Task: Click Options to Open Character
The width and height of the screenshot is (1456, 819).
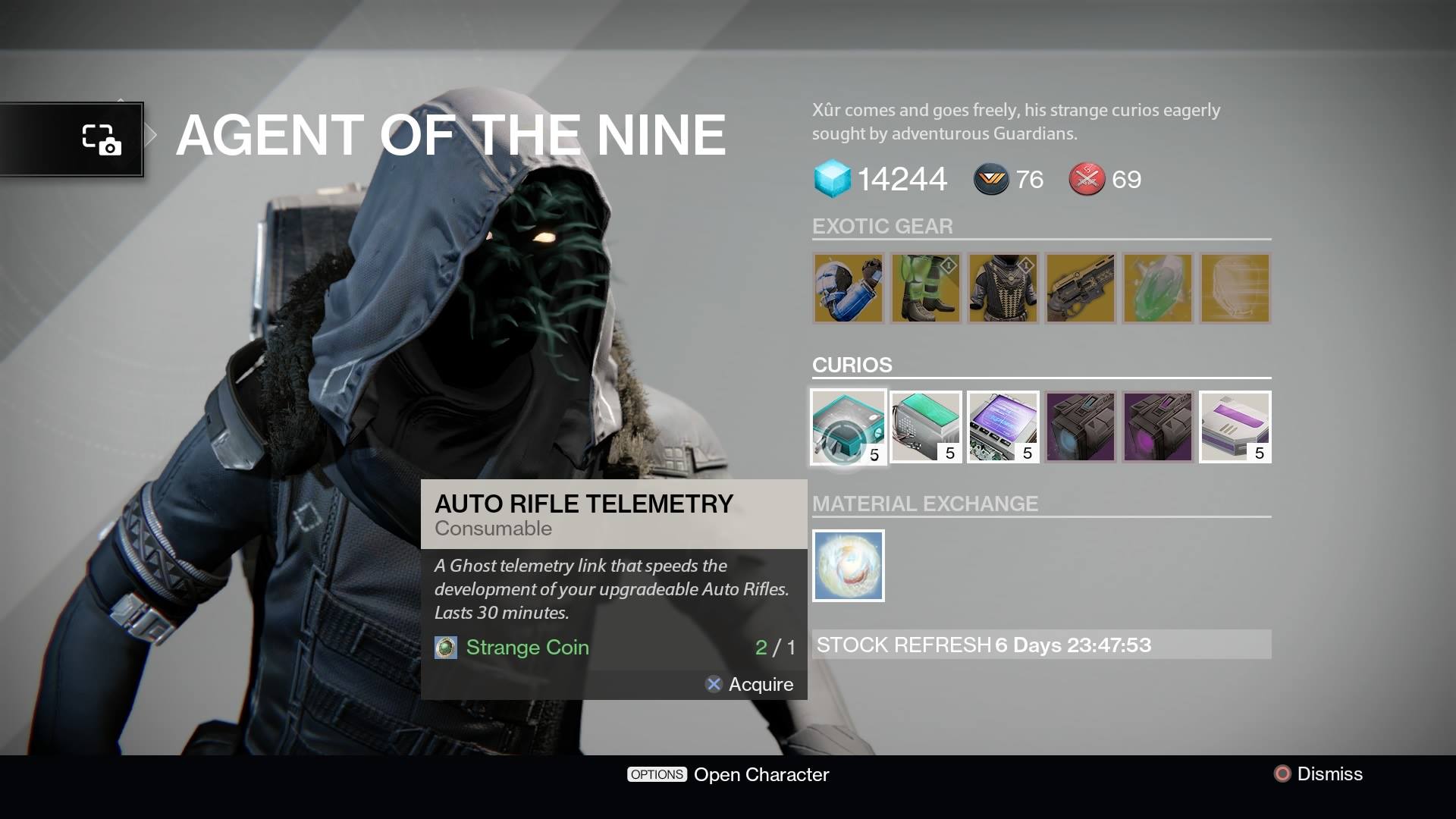Action: 657,774
